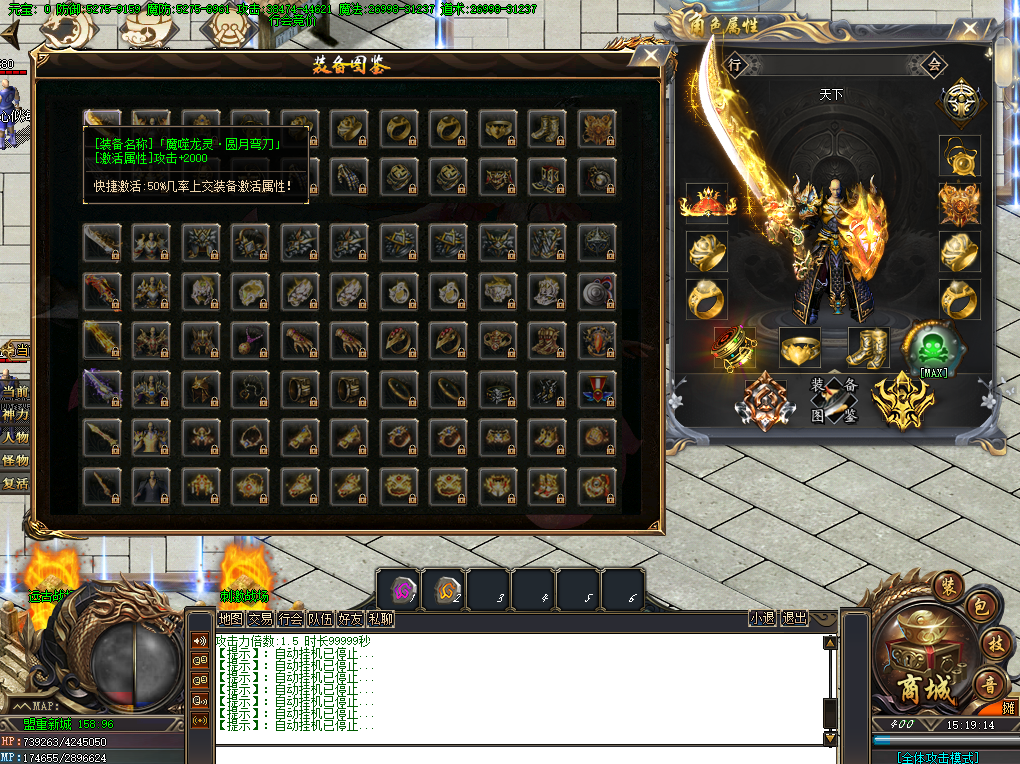Switch chat to the 行会 guild channel
Viewport: 1020px width, 764px height.
coord(291,619)
